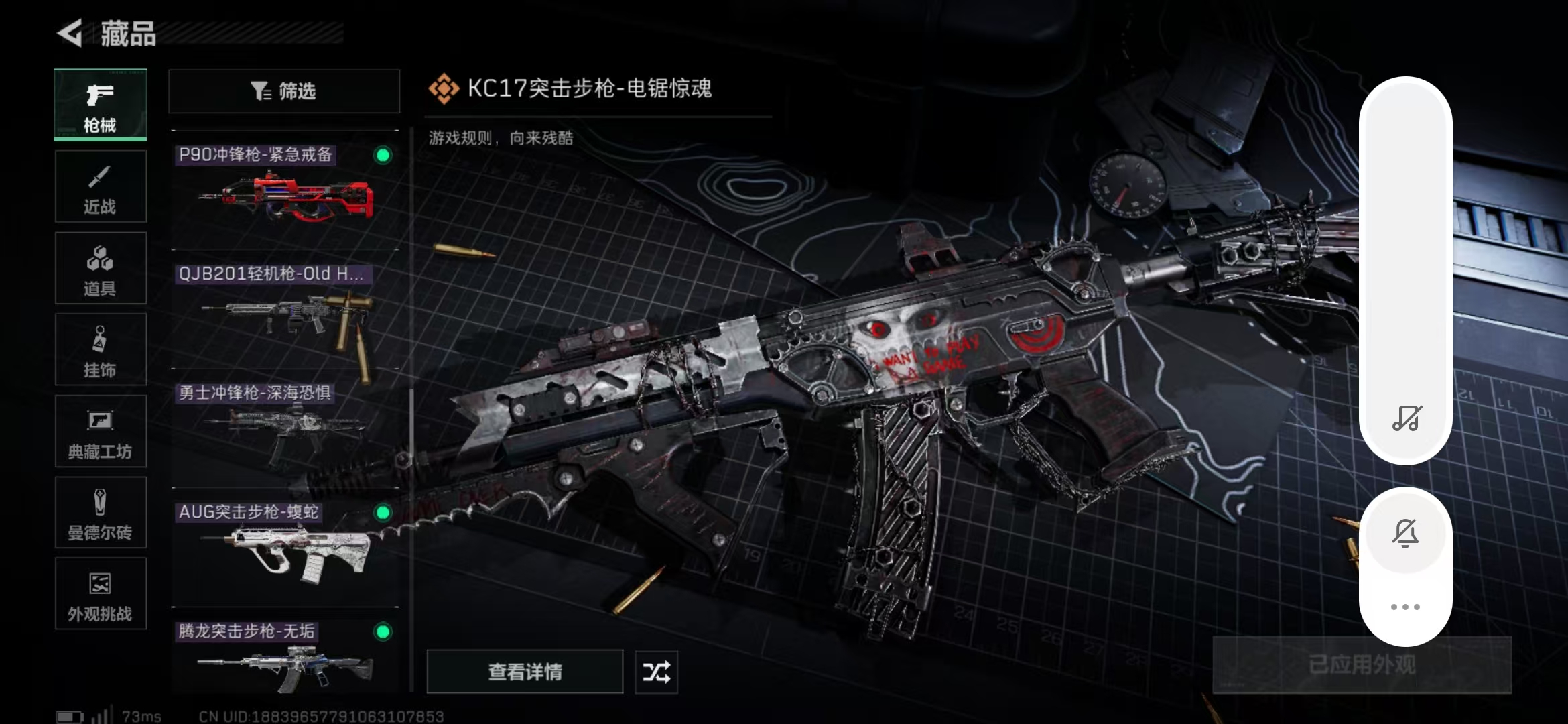Toggle the green equipped dot on P90冲锋枪
The height and width of the screenshot is (724, 1568).
click(x=382, y=155)
